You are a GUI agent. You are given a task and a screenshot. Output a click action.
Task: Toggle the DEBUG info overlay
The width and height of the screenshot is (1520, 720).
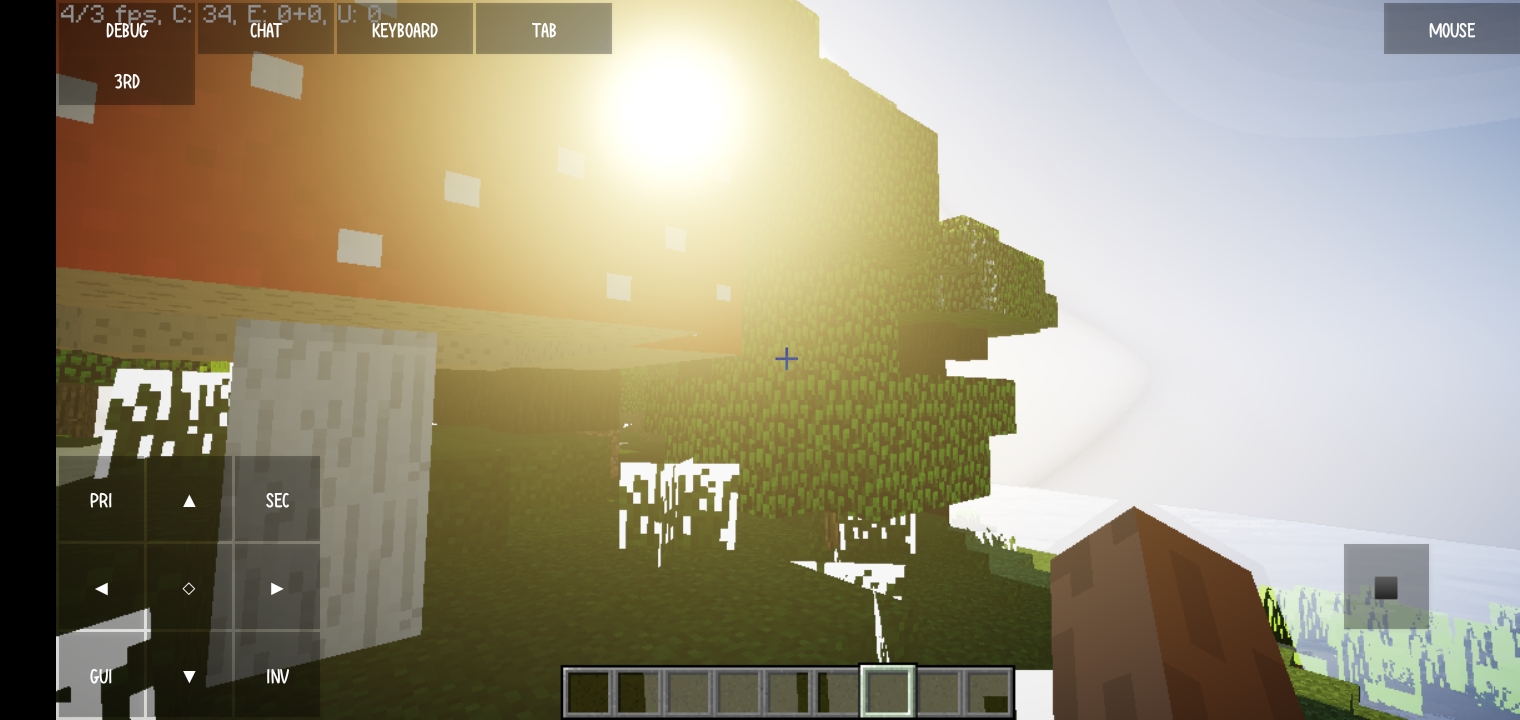pos(125,30)
